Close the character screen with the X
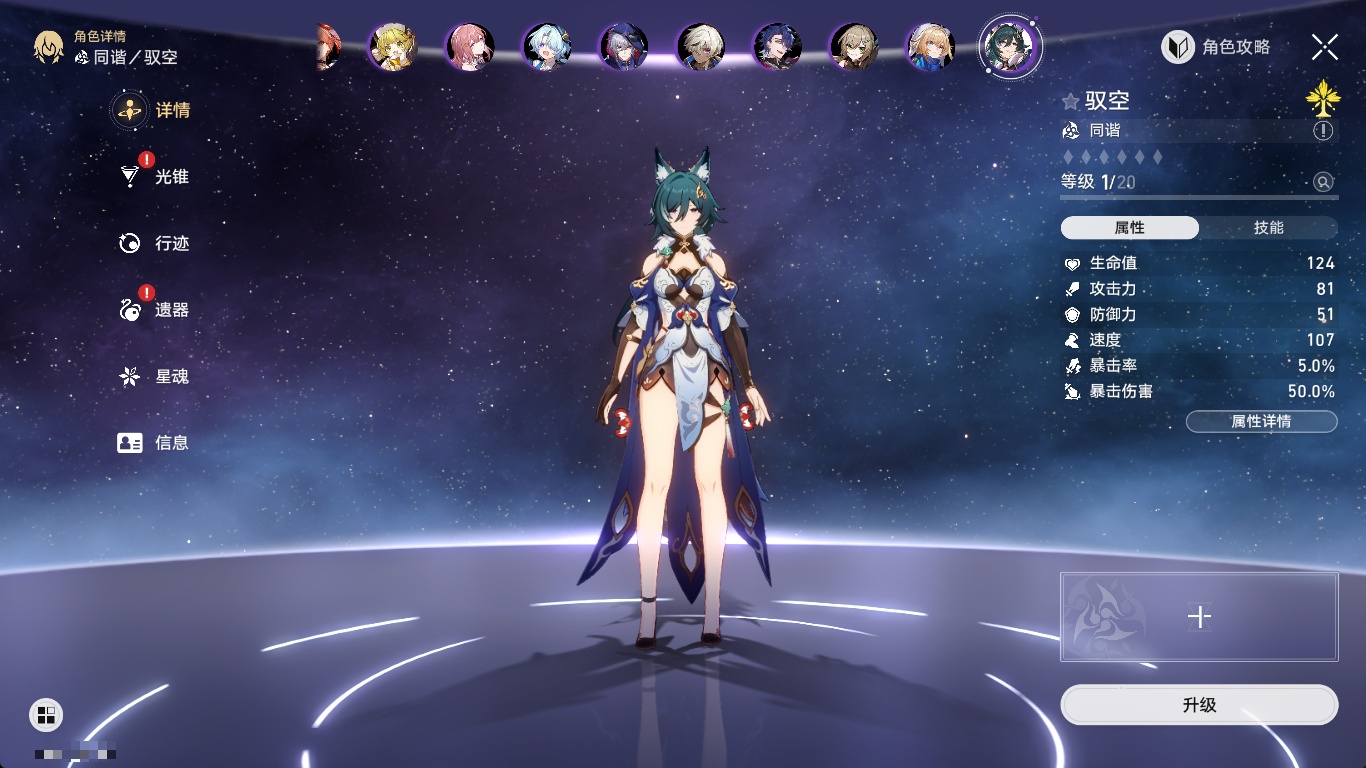The height and width of the screenshot is (768, 1366). pyautogui.click(x=1324, y=46)
